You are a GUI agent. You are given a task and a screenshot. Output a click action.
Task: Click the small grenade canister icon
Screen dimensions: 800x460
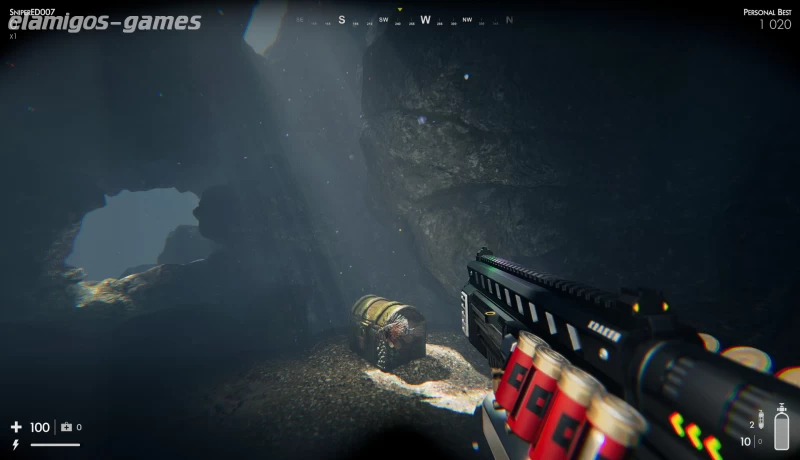point(760,420)
